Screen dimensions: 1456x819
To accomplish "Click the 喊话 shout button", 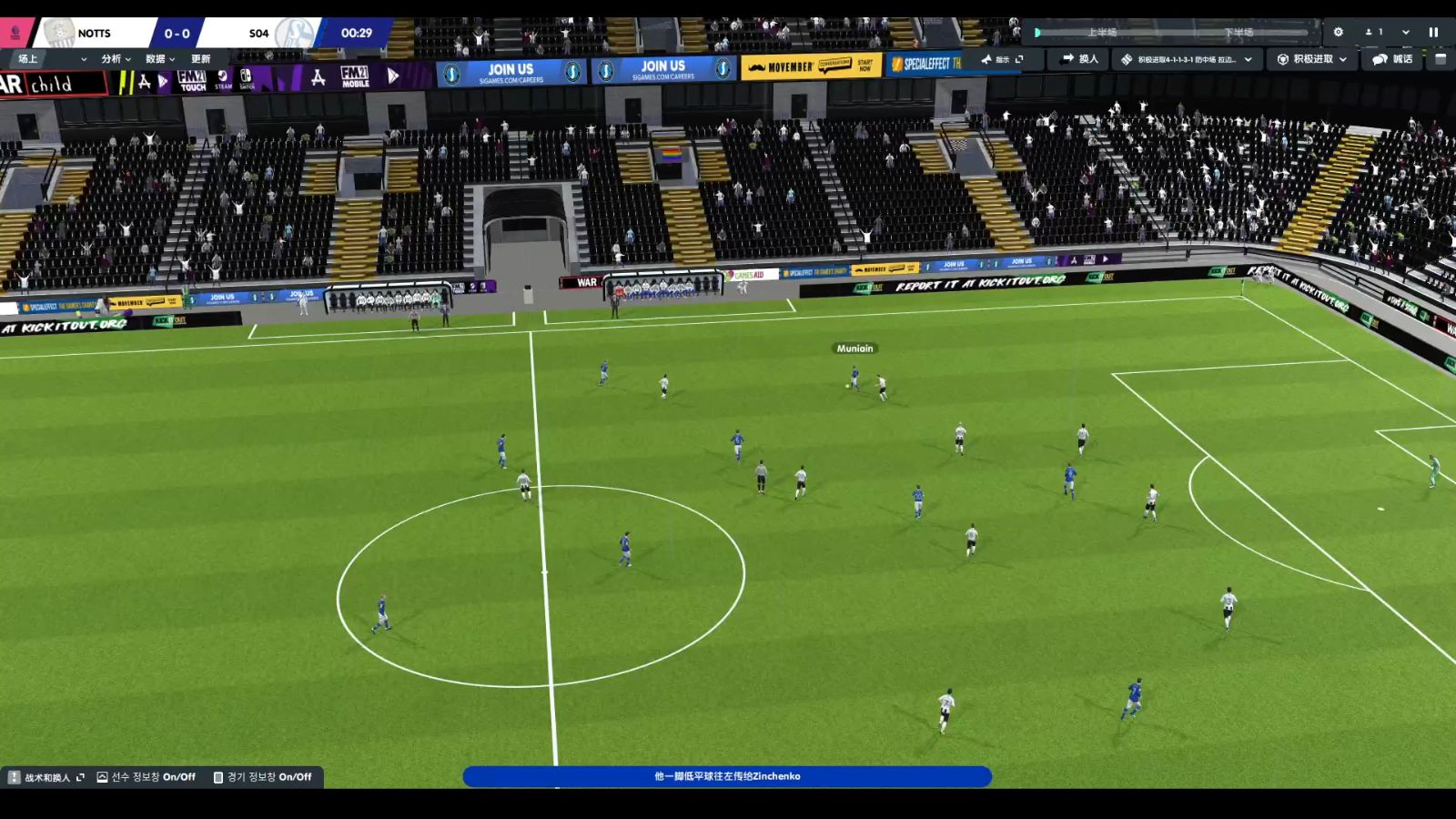I will 1393,59.
